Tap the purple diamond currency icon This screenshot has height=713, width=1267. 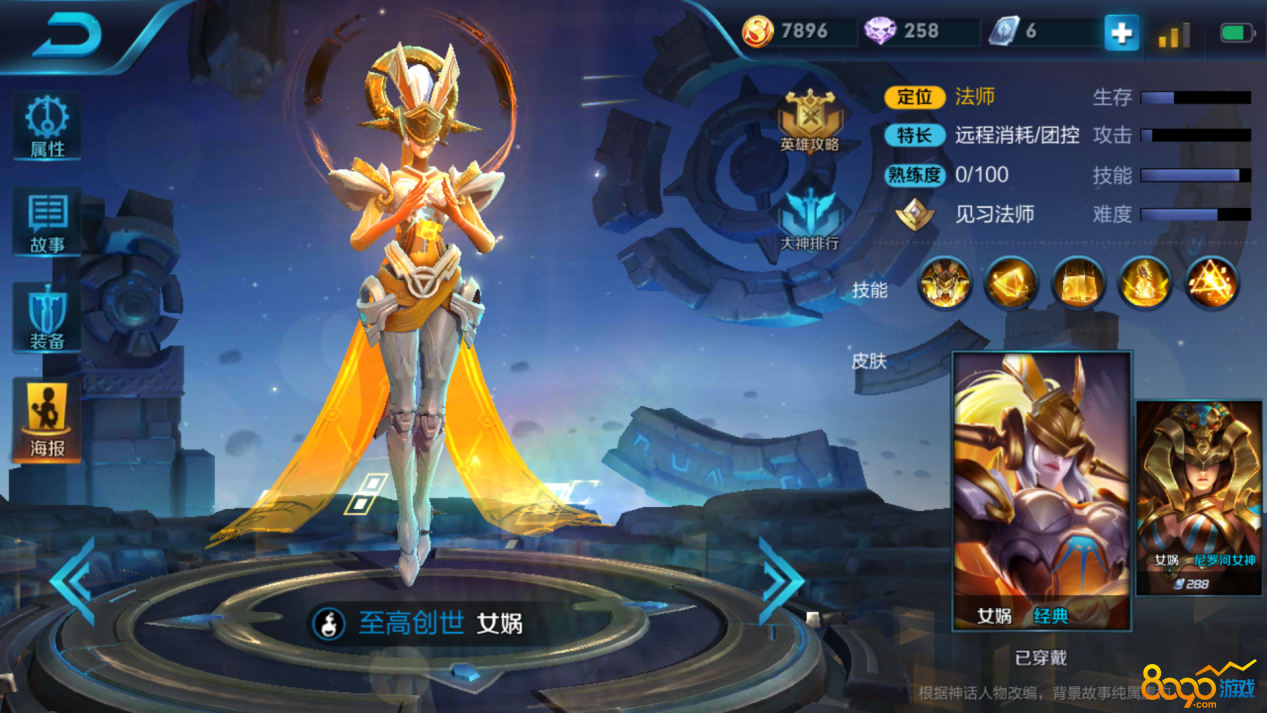(880, 32)
